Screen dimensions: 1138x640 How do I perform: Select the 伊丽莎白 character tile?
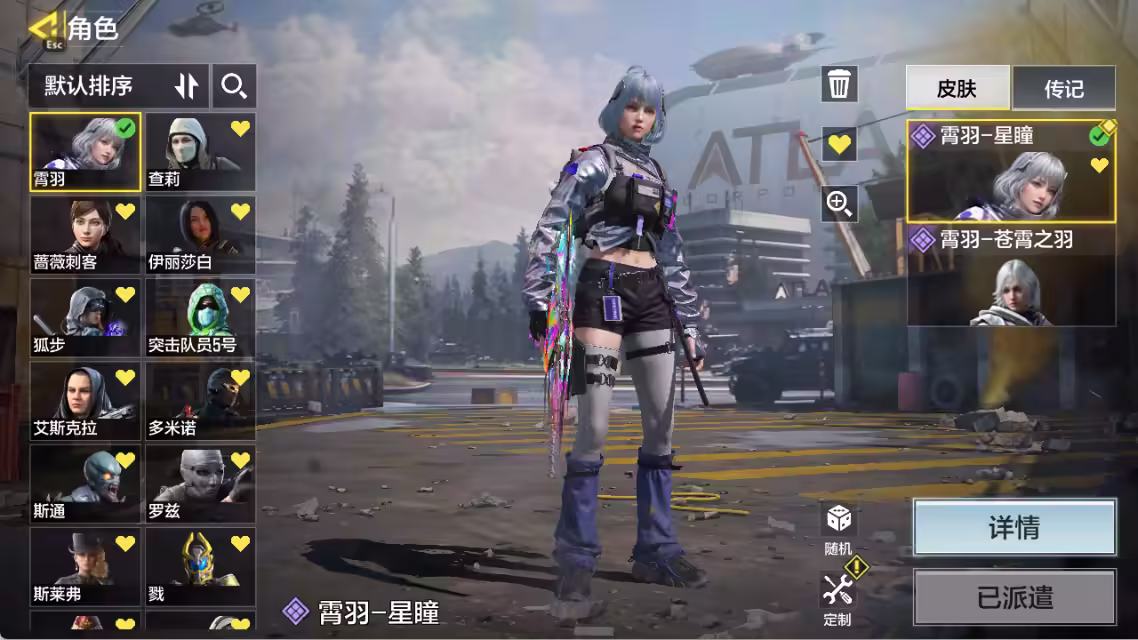pyautogui.click(x=200, y=235)
